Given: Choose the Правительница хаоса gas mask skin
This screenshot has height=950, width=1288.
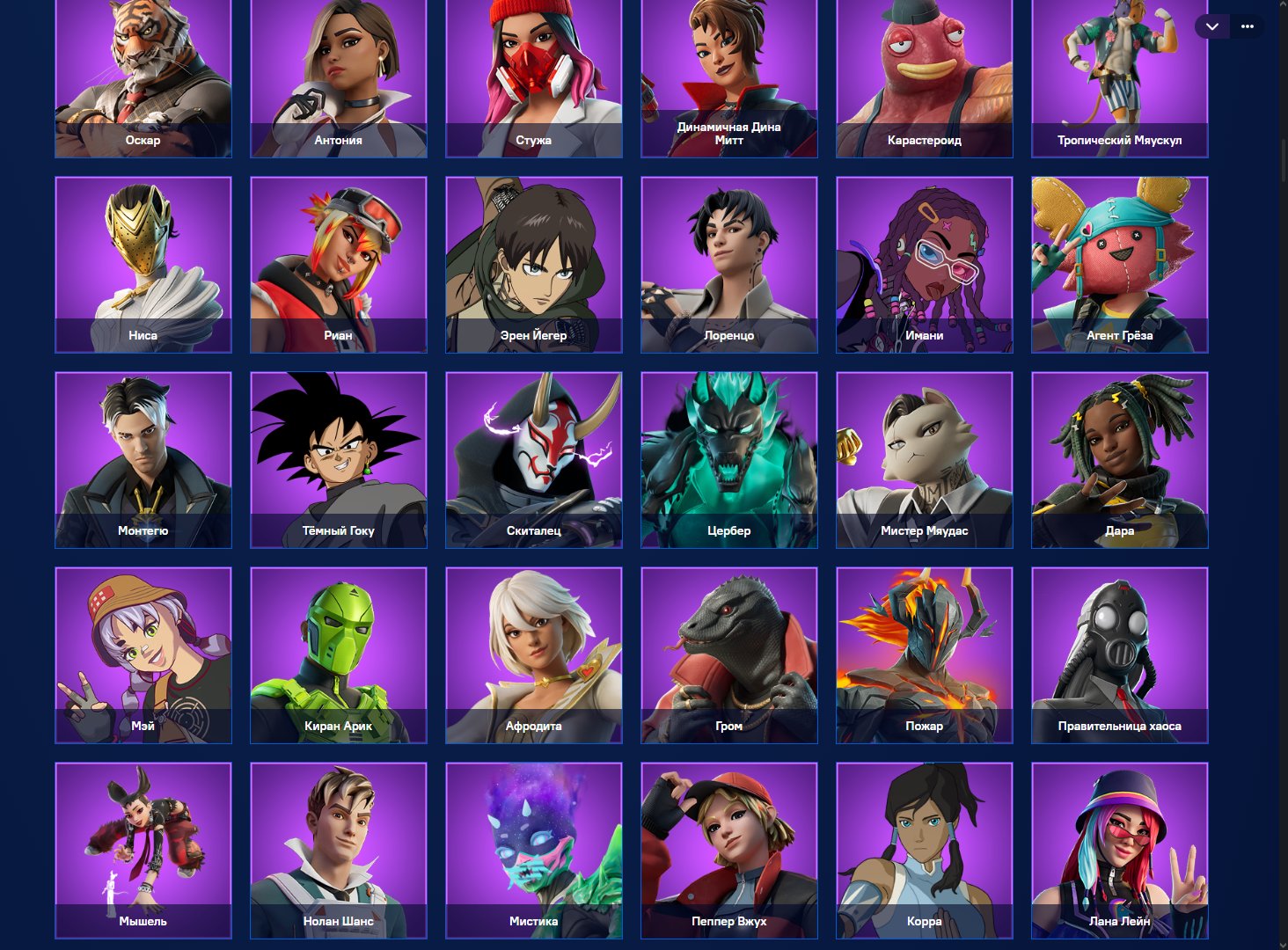Looking at the screenshot, I should coord(1119,647).
